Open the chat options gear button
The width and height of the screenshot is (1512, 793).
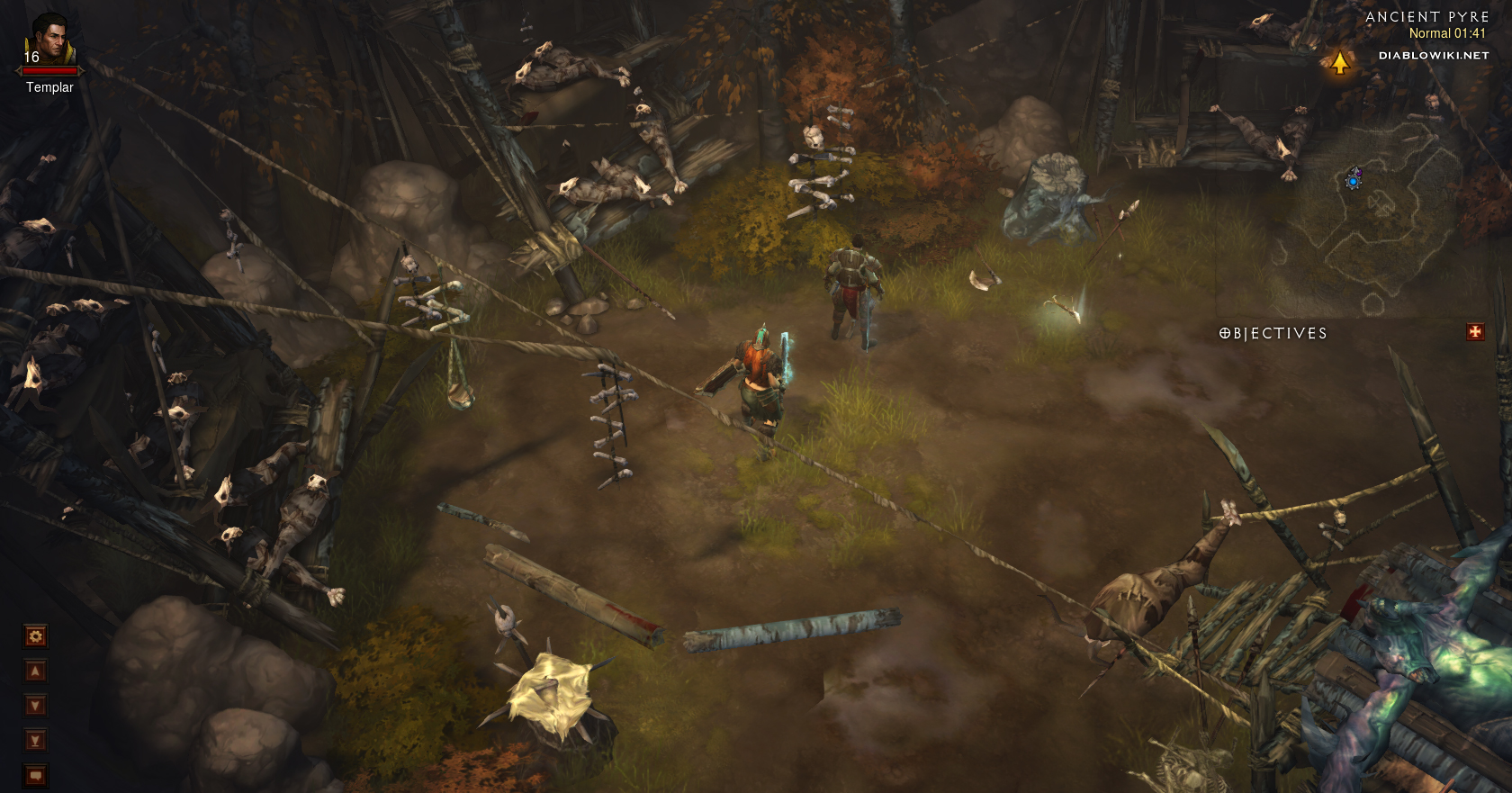(35, 636)
